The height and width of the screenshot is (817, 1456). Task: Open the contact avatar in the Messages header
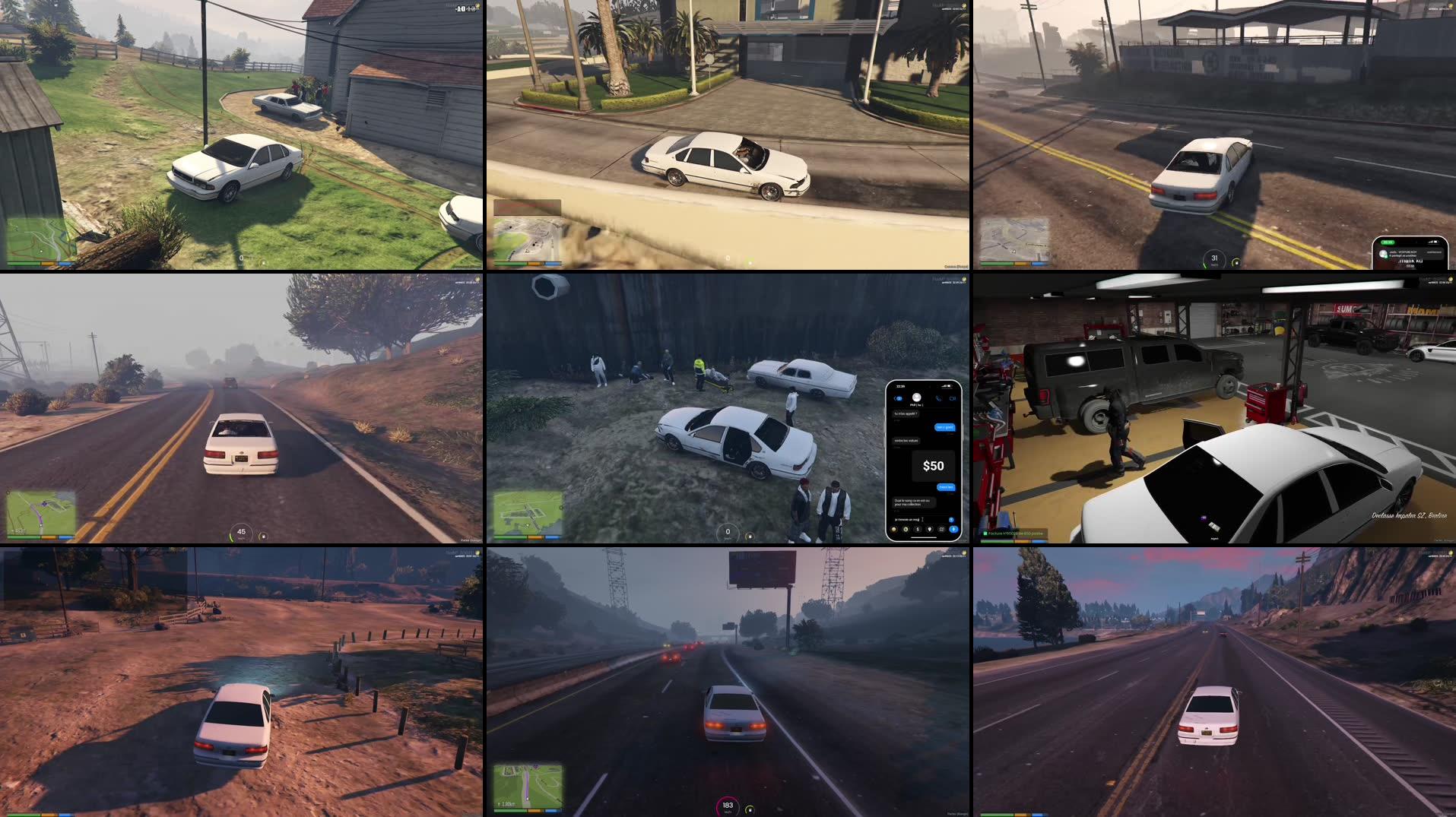click(x=916, y=397)
